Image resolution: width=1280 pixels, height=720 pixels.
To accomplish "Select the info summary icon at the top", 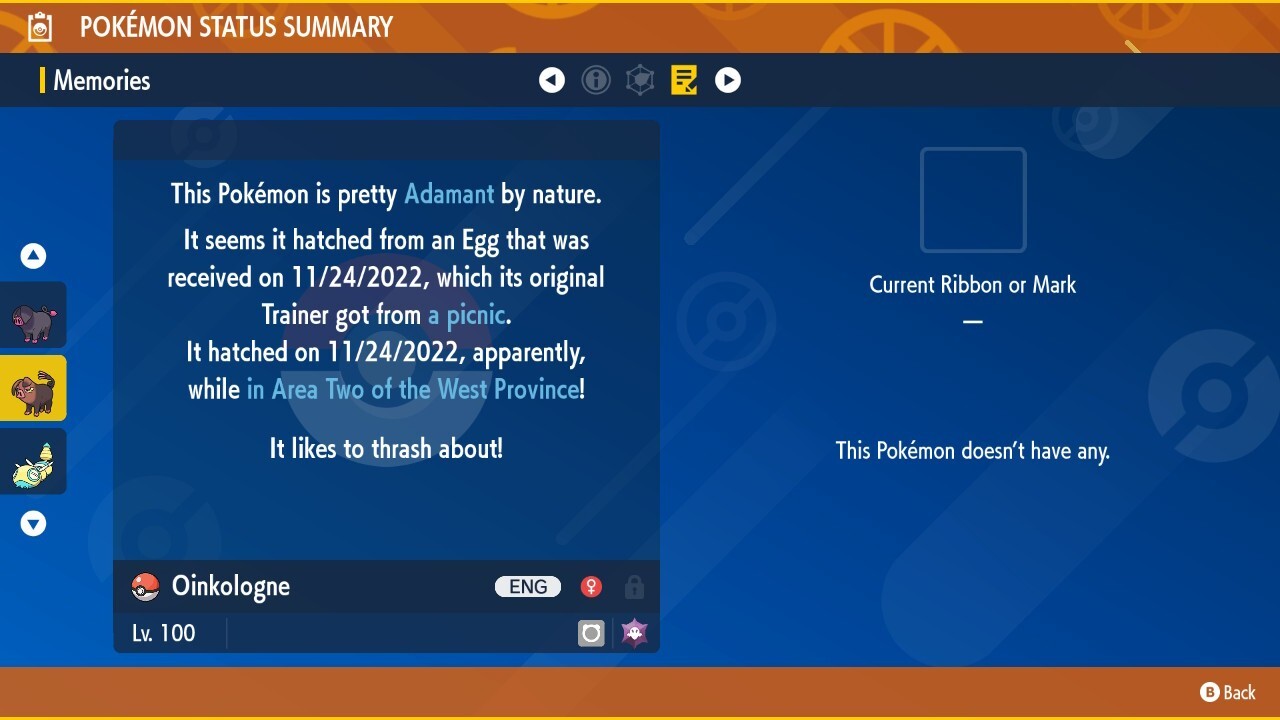I will point(596,80).
